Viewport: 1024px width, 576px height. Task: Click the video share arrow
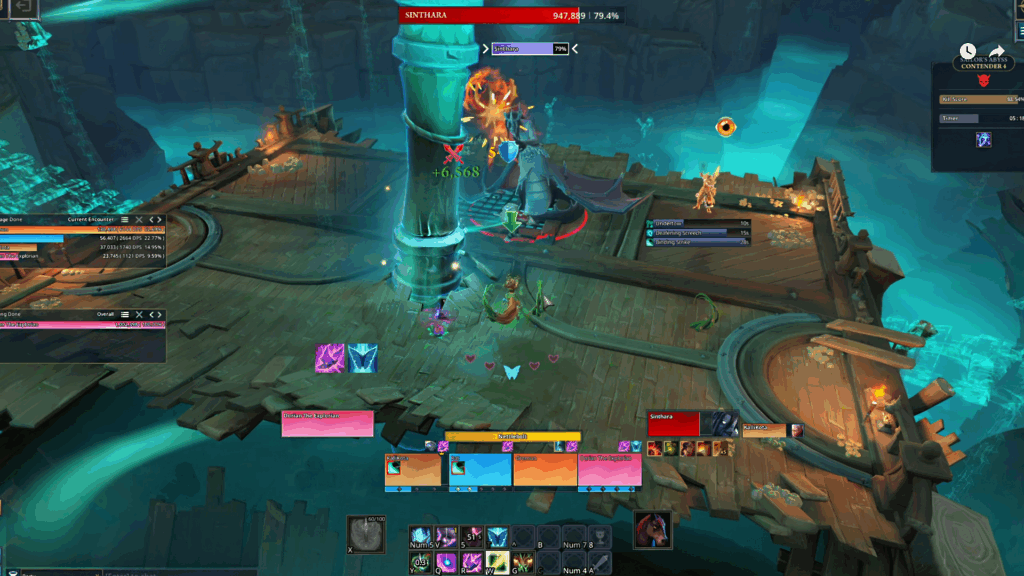coord(997,51)
